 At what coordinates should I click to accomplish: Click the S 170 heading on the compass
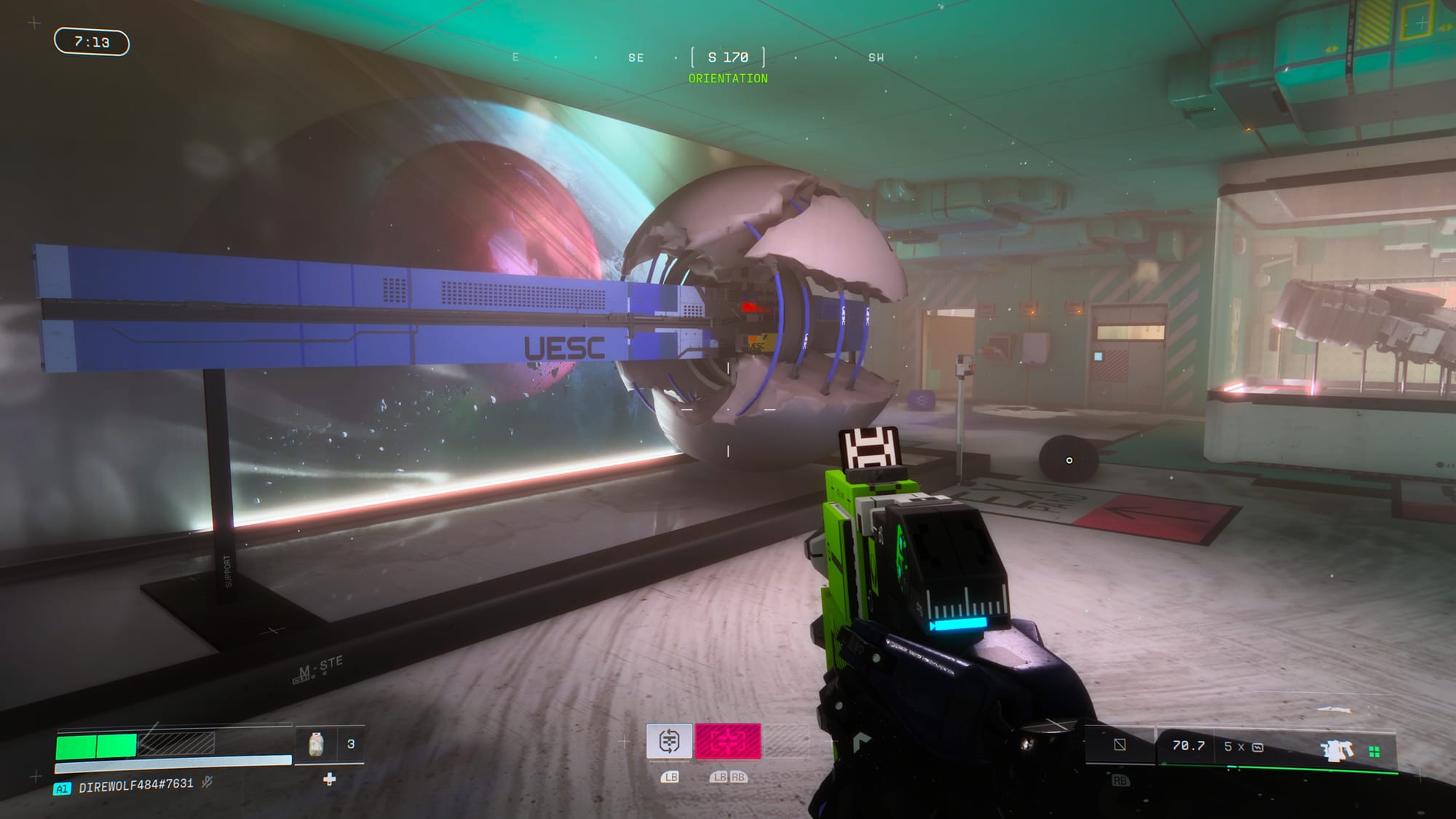point(727,58)
